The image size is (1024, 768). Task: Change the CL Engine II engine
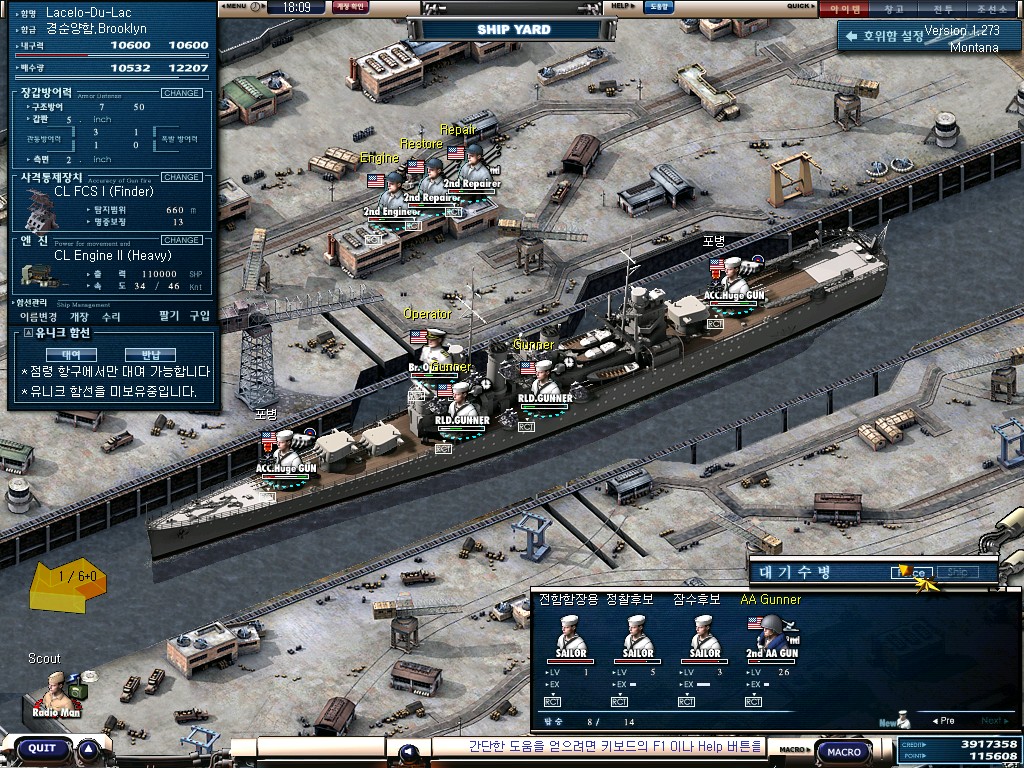(x=181, y=240)
